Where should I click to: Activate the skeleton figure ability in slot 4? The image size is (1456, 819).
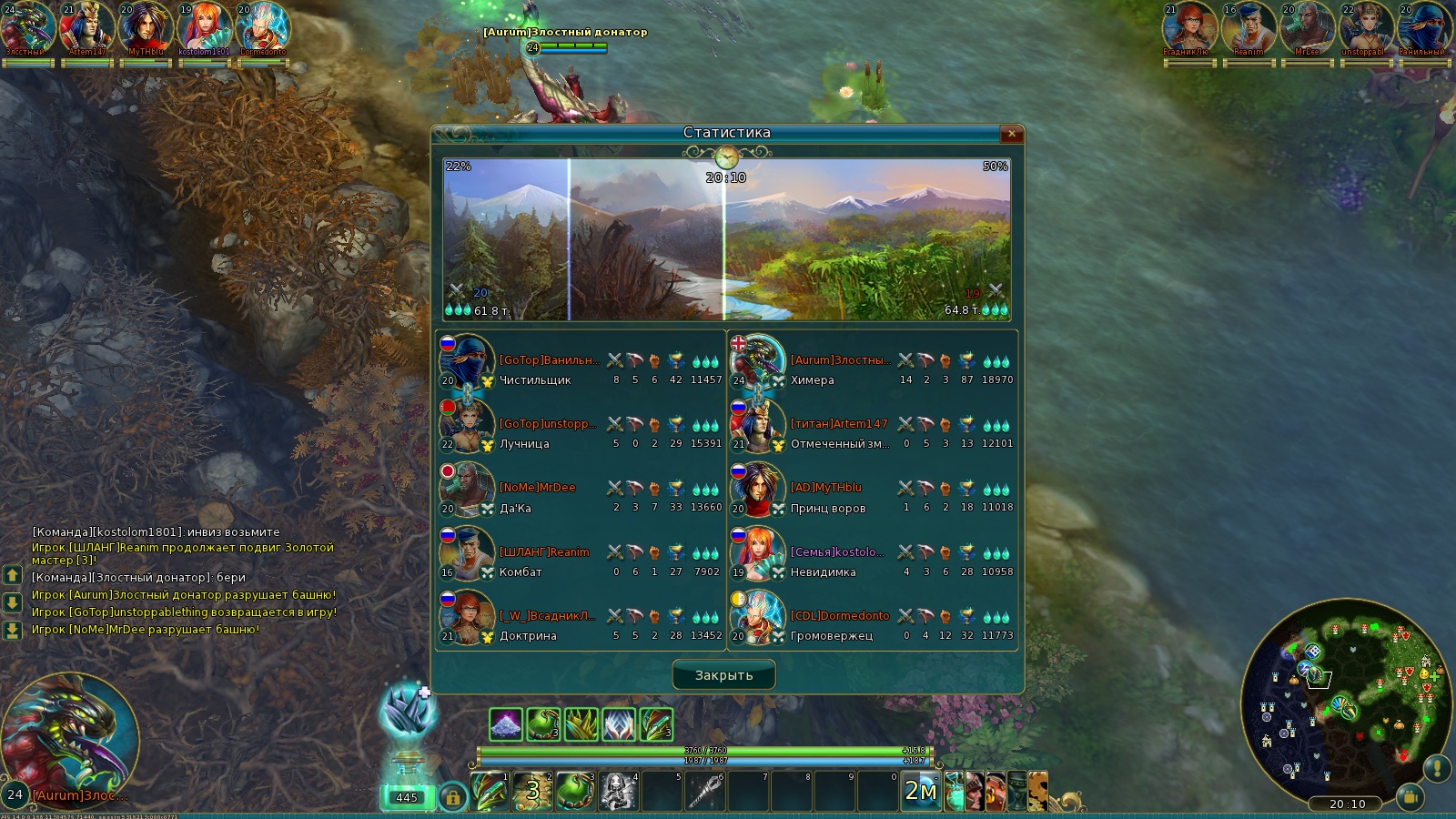(618, 792)
